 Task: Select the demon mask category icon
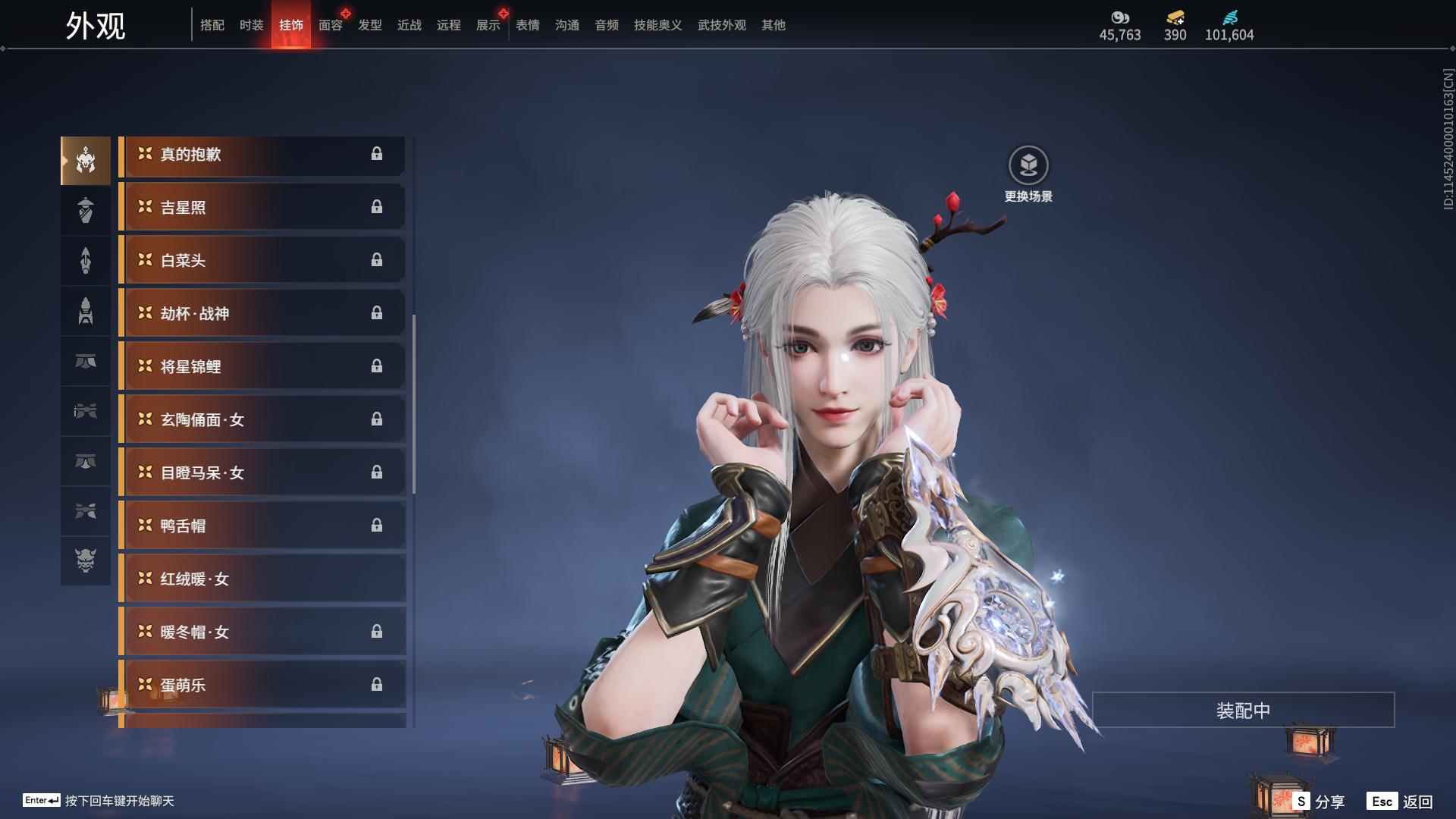point(86,560)
